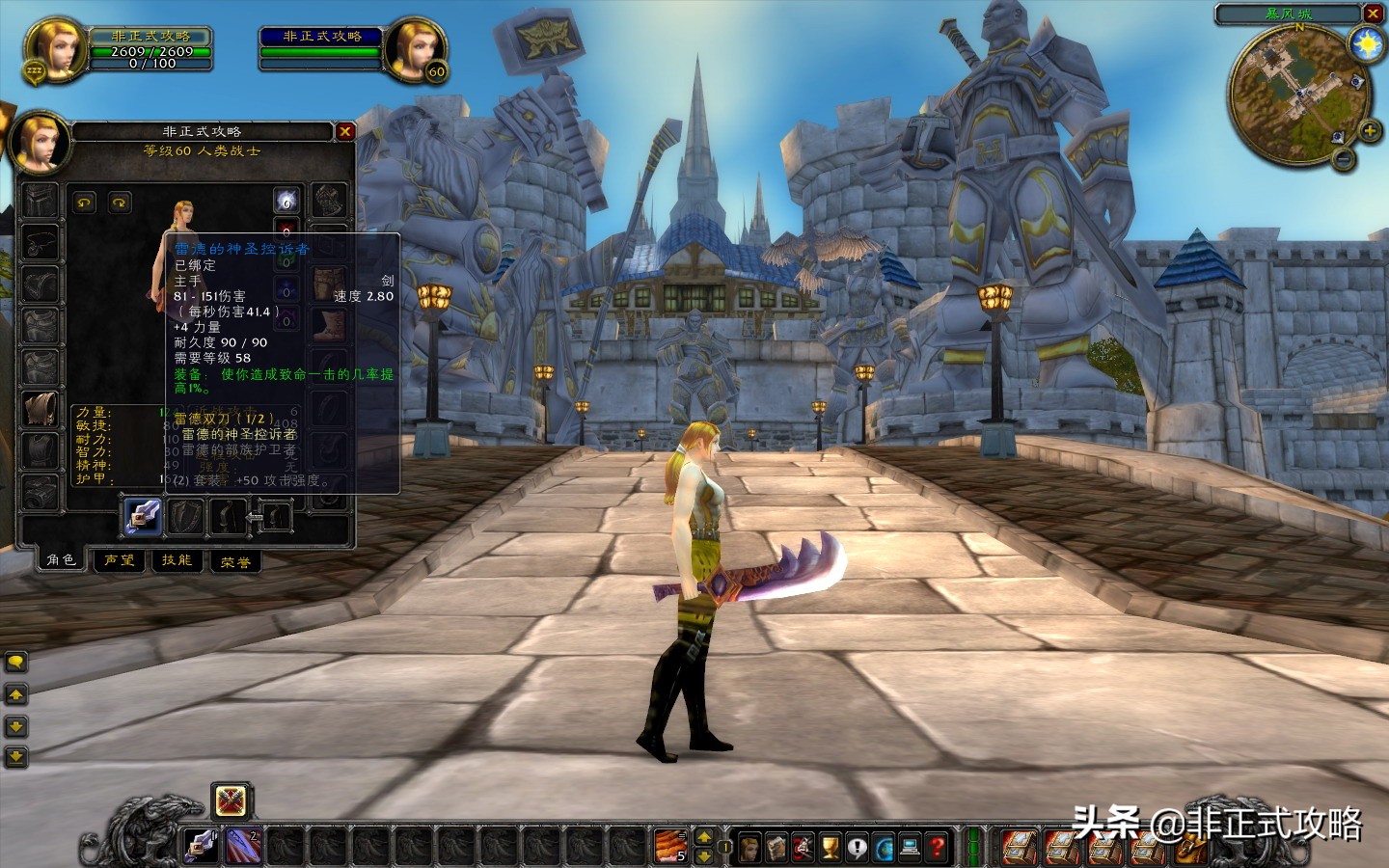
Task: Open the chat bubble menu button
Action: click(16, 662)
